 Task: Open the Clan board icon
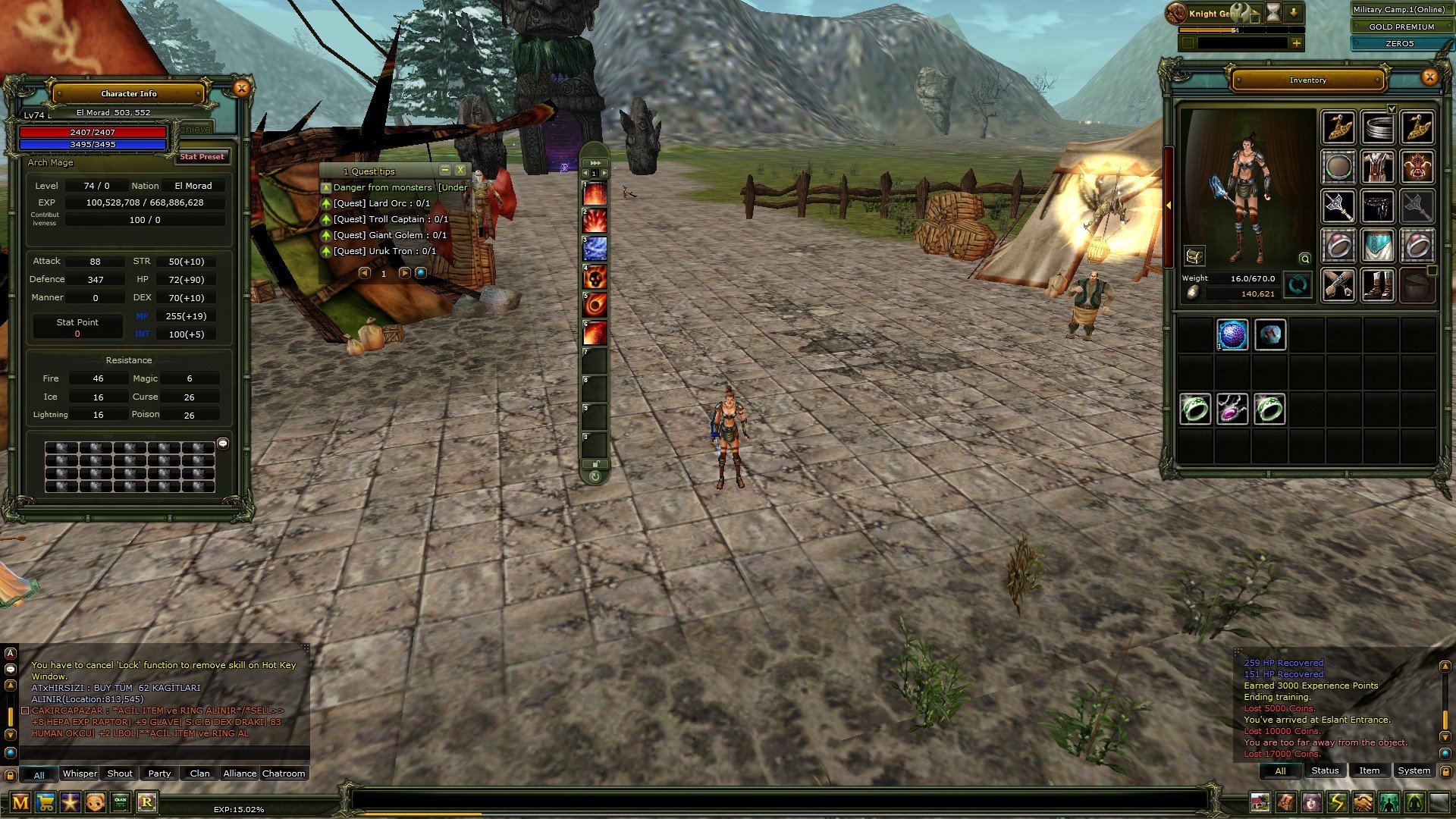[x=120, y=801]
